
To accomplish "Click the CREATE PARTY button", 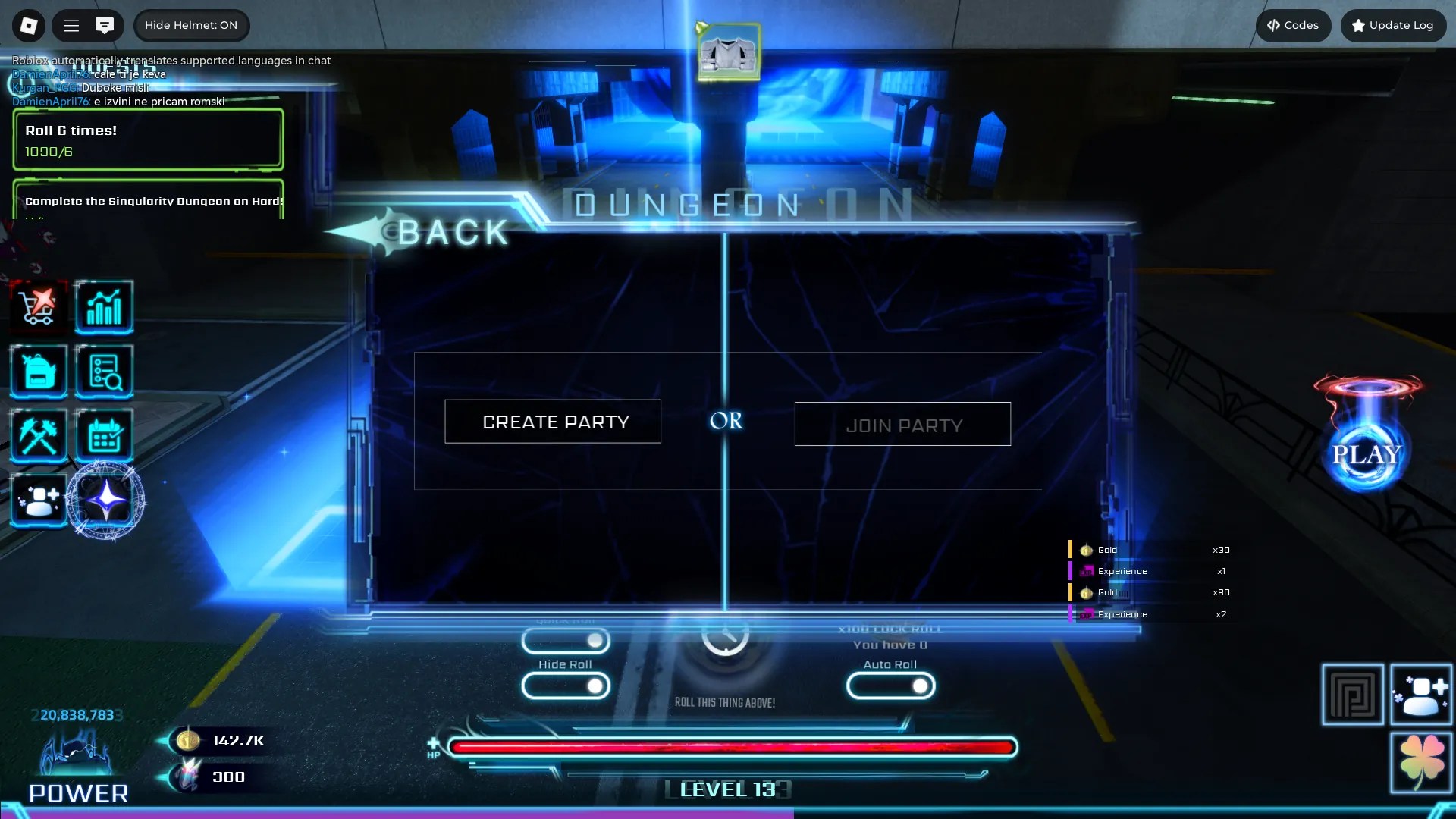I will click(x=553, y=422).
